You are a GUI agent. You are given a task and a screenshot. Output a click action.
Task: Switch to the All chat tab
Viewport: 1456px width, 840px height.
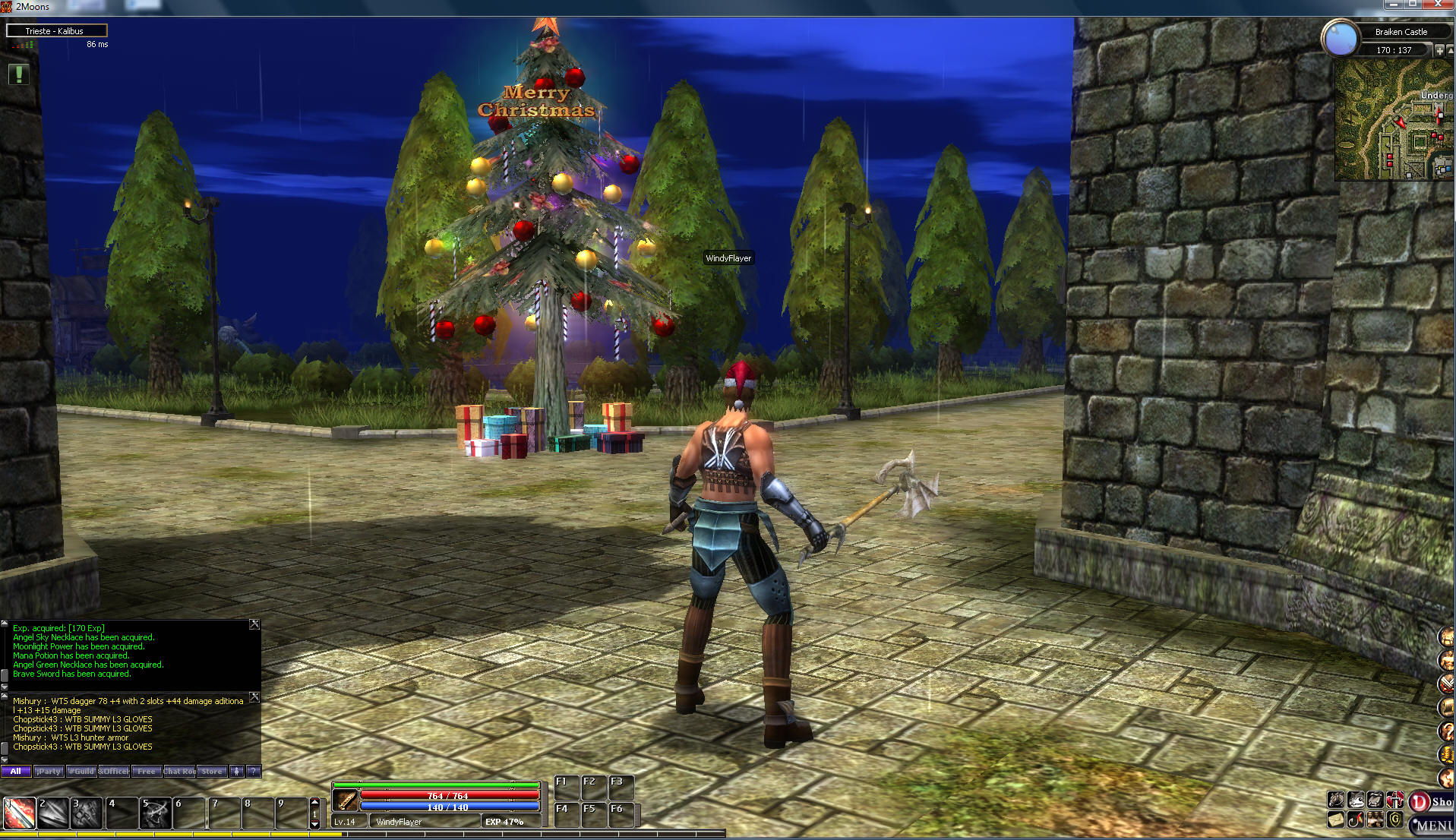pyautogui.click(x=16, y=772)
